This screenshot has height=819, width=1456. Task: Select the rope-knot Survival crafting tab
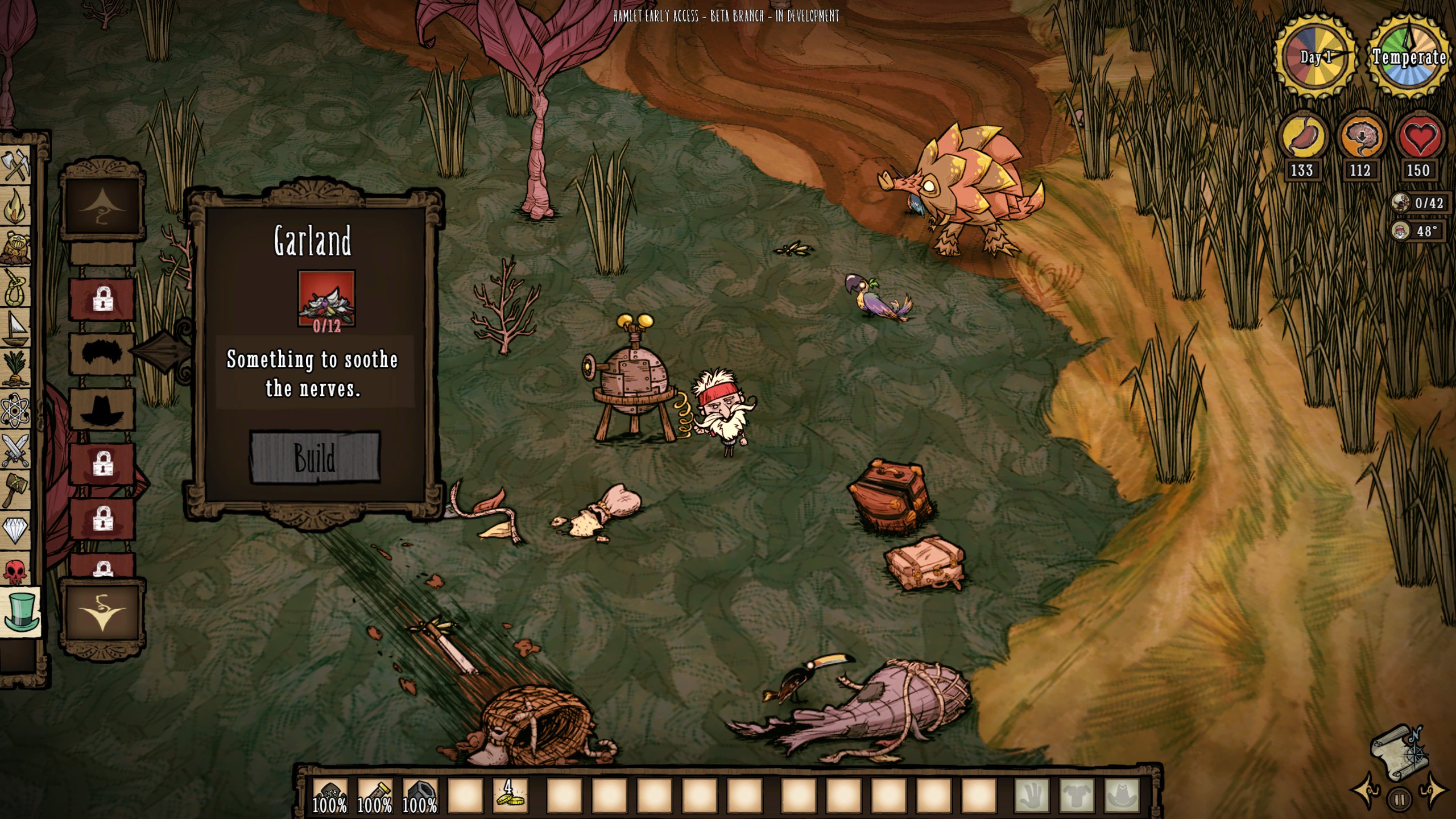pyautogui.click(x=15, y=287)
